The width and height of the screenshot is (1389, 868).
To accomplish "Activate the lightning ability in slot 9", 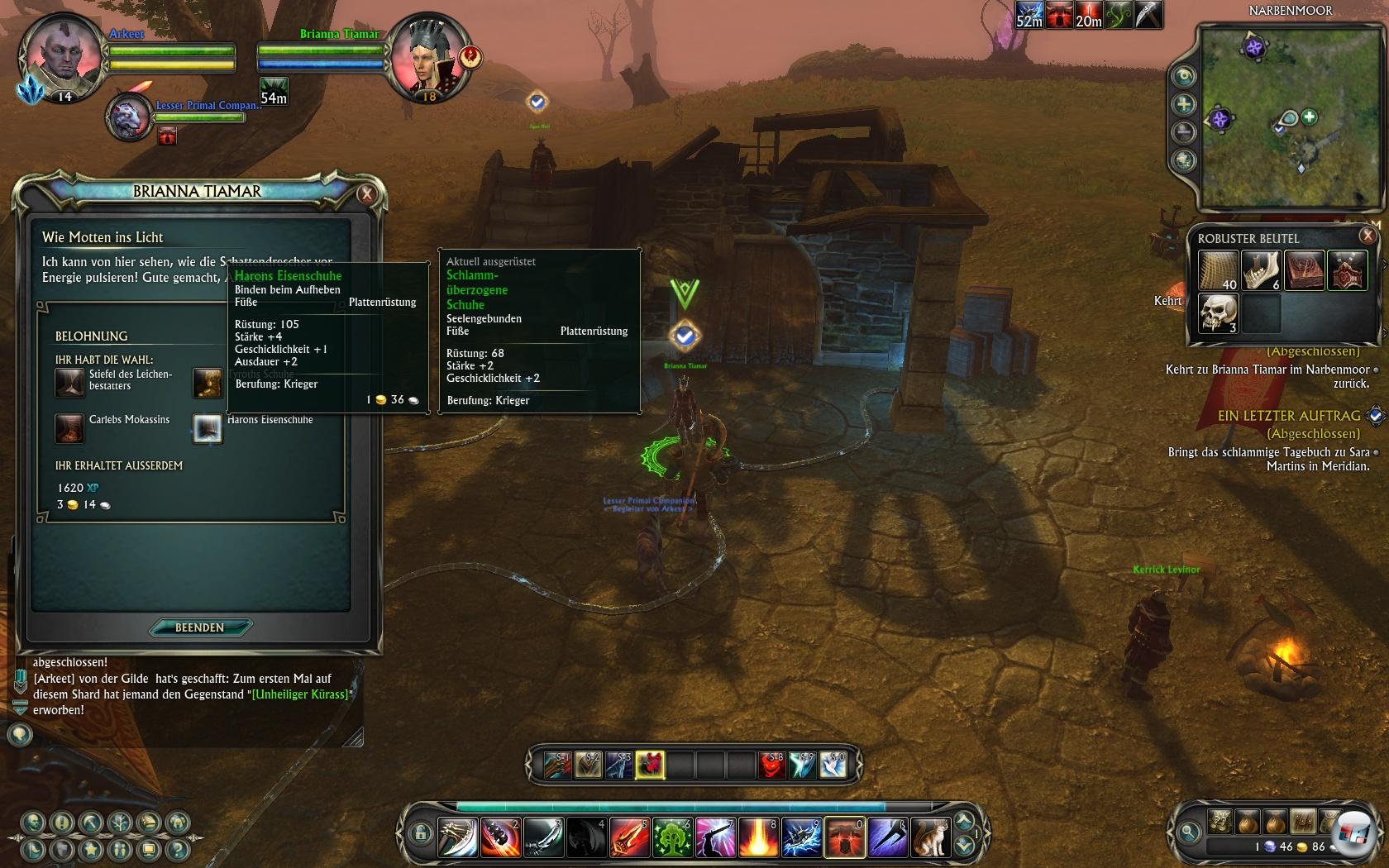I will point(800,837).
